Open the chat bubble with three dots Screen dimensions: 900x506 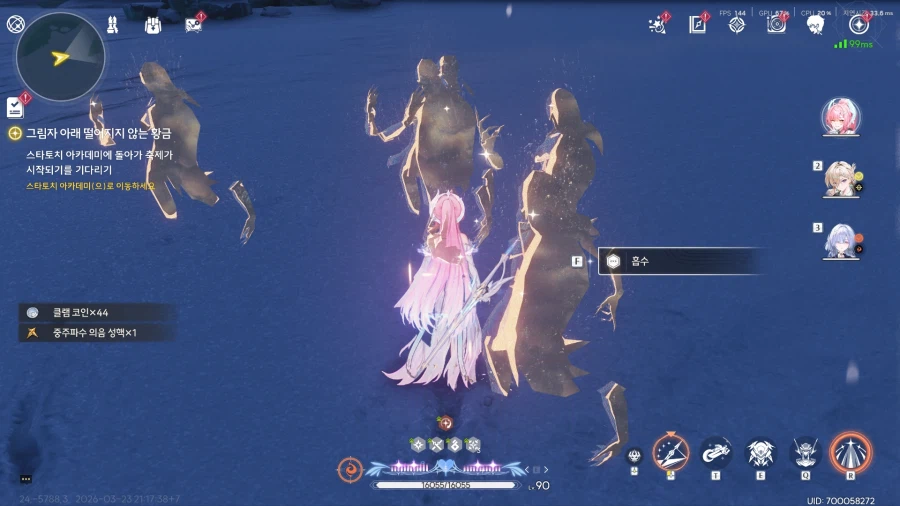[x=26, y=479]
